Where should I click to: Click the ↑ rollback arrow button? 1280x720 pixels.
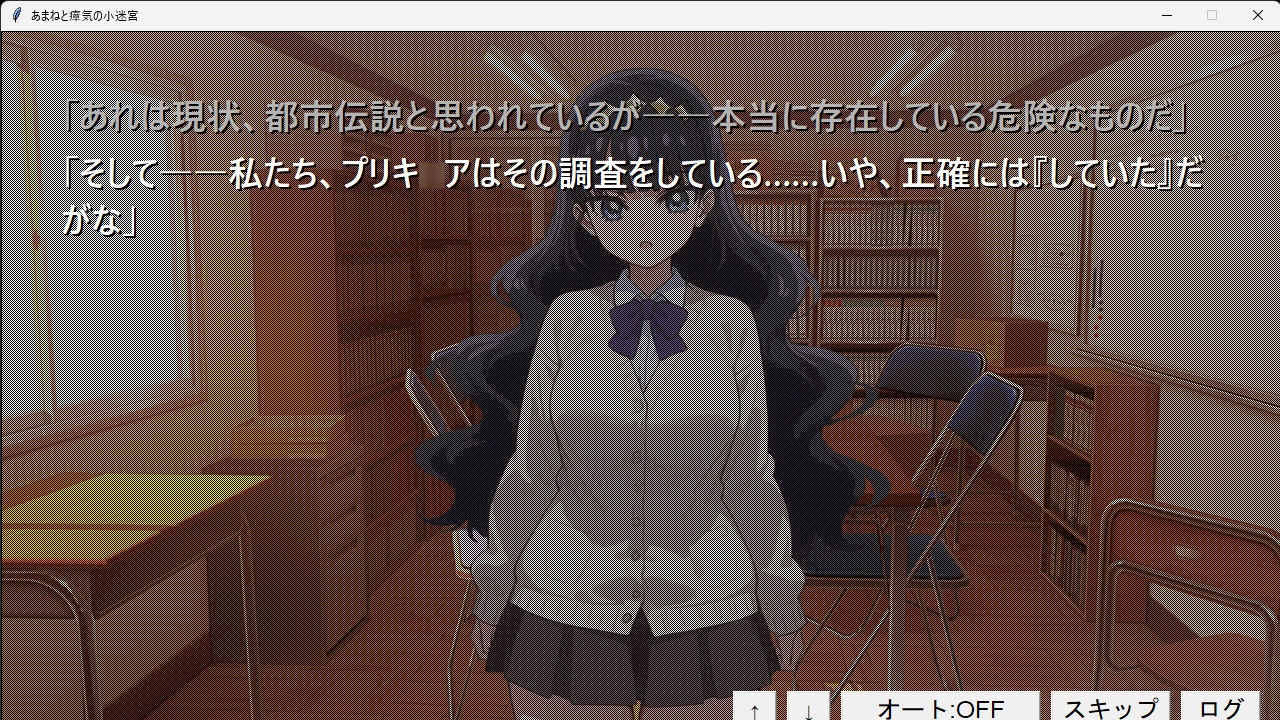(753, 708)
